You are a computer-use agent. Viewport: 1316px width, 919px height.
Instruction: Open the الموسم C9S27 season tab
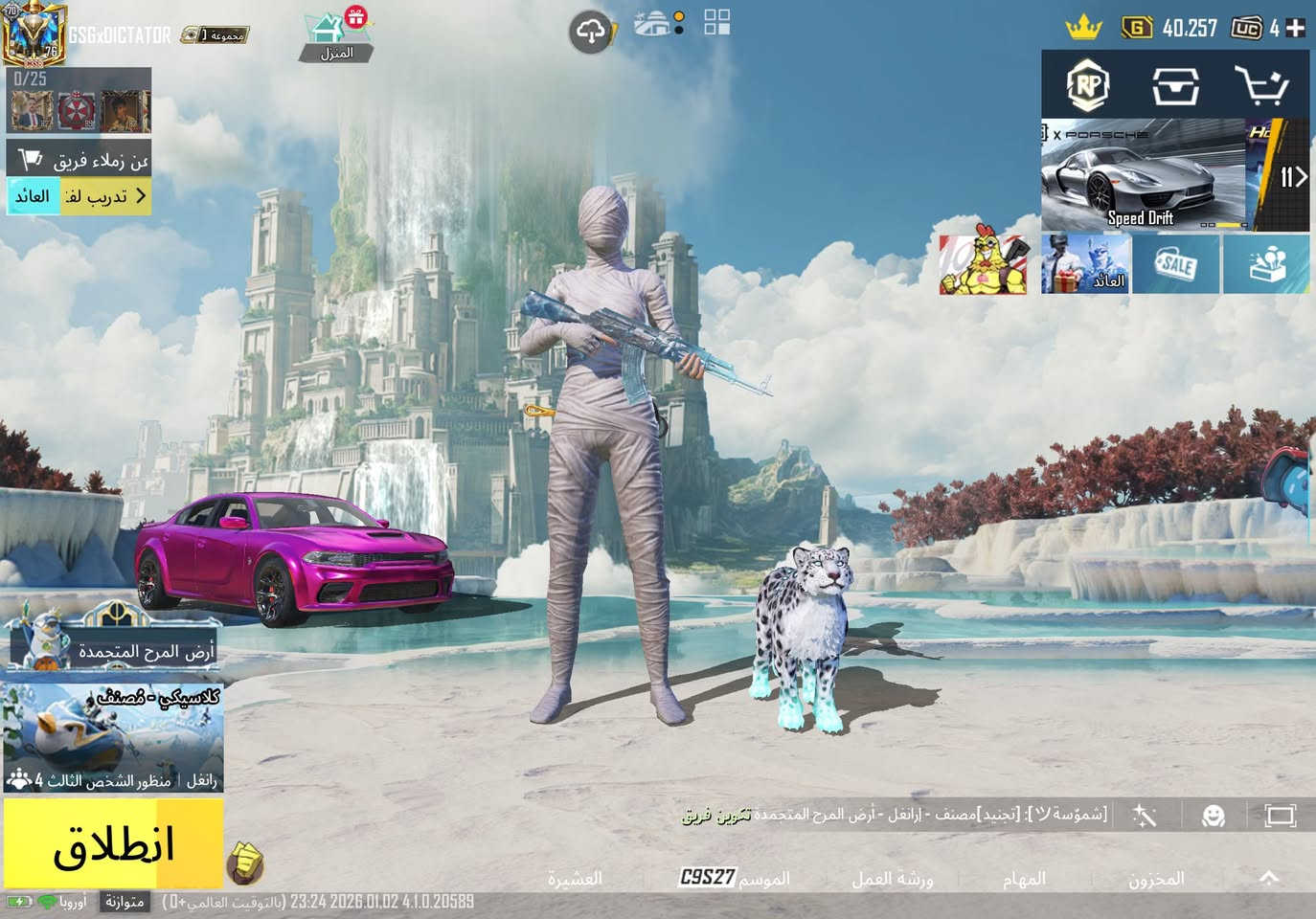[735, 878]
